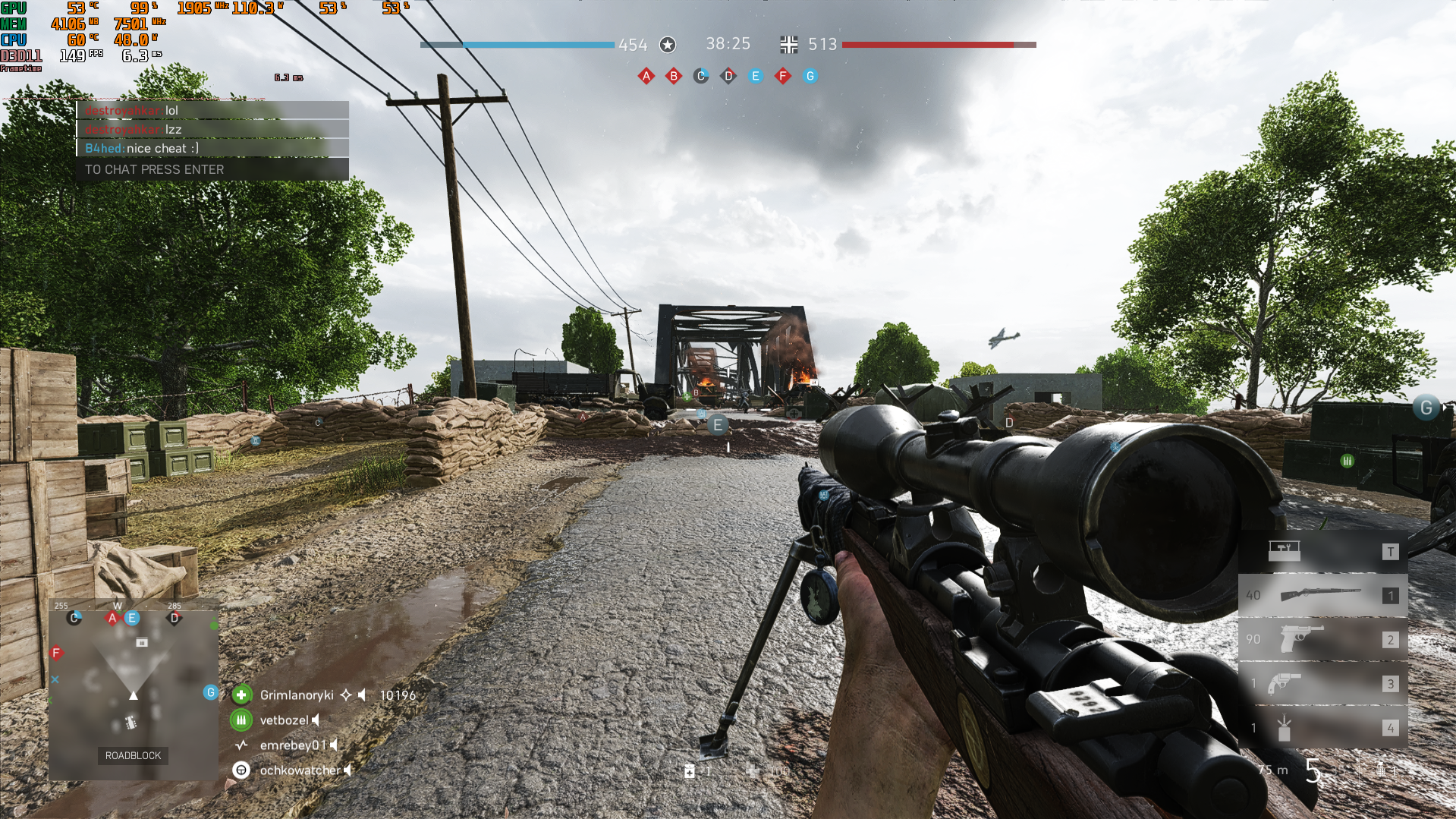
Task: Switch to the pistol sidearm slot
Action: click(x=1322, y=639)
